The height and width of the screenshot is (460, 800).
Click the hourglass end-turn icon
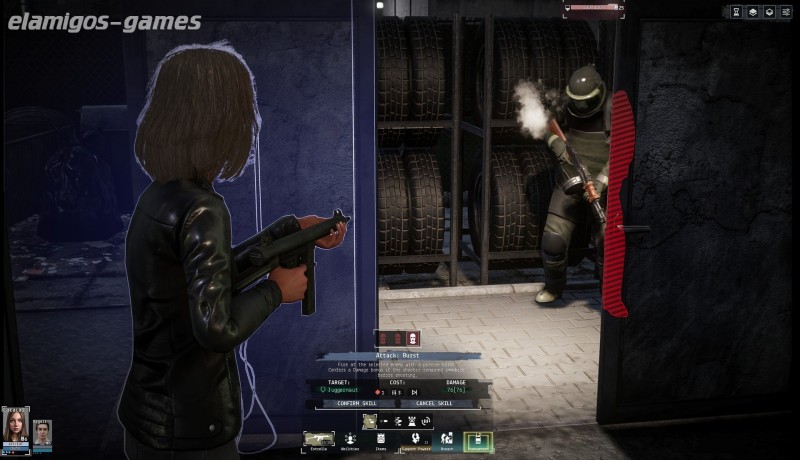[x=736, y=12]
